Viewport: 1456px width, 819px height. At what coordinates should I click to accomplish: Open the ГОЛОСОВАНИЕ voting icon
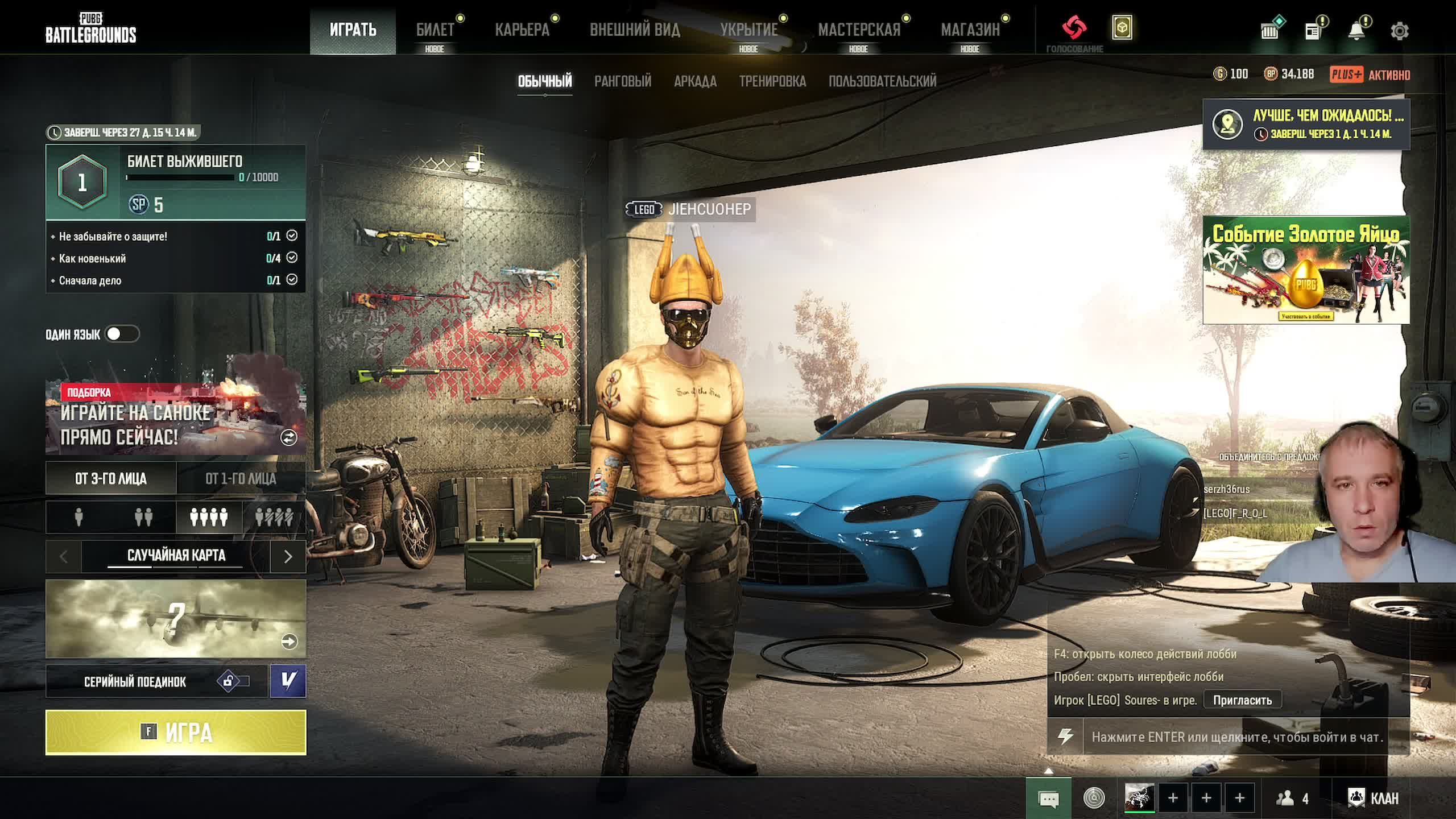[x=1074, y=28]
